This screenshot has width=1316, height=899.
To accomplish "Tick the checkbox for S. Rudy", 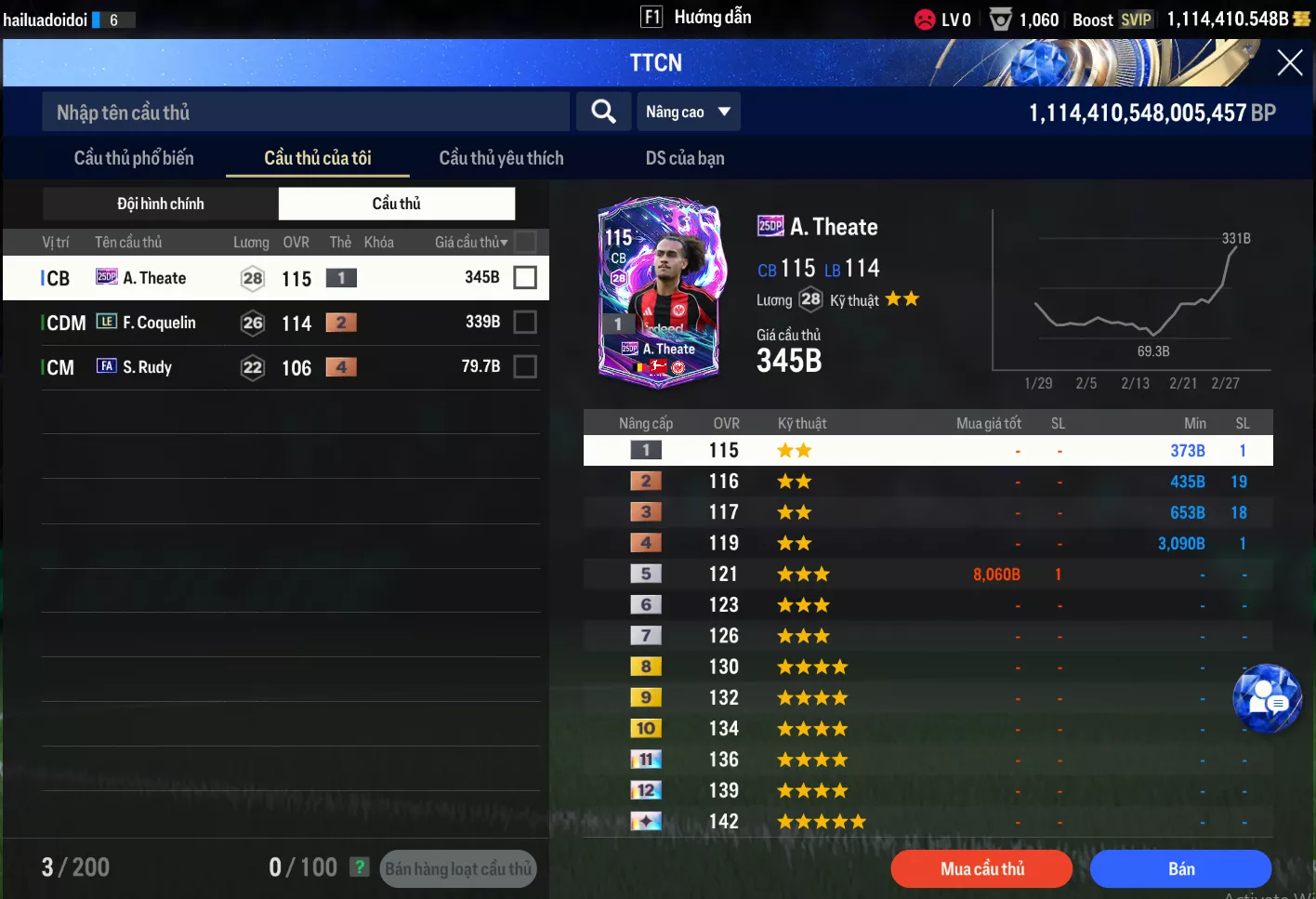I will [x=525, y=367].
